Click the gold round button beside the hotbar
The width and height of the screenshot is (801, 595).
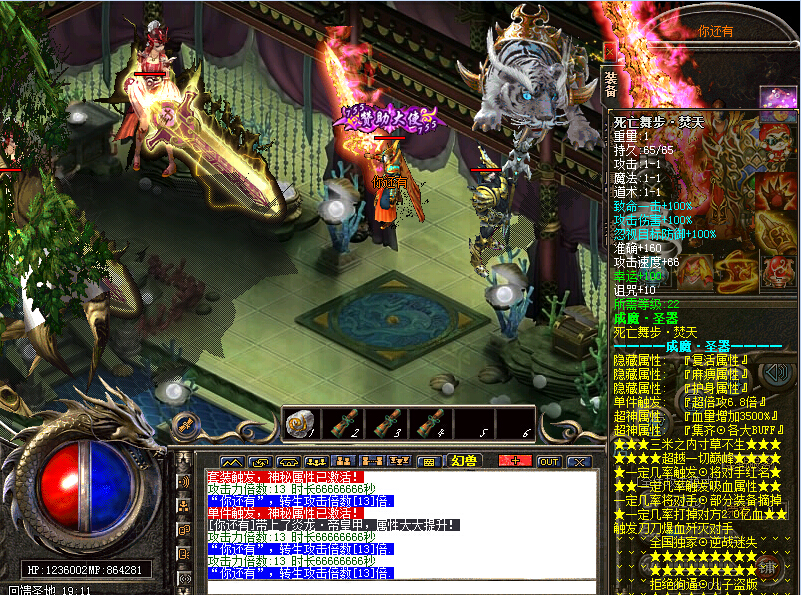[184, 424]
